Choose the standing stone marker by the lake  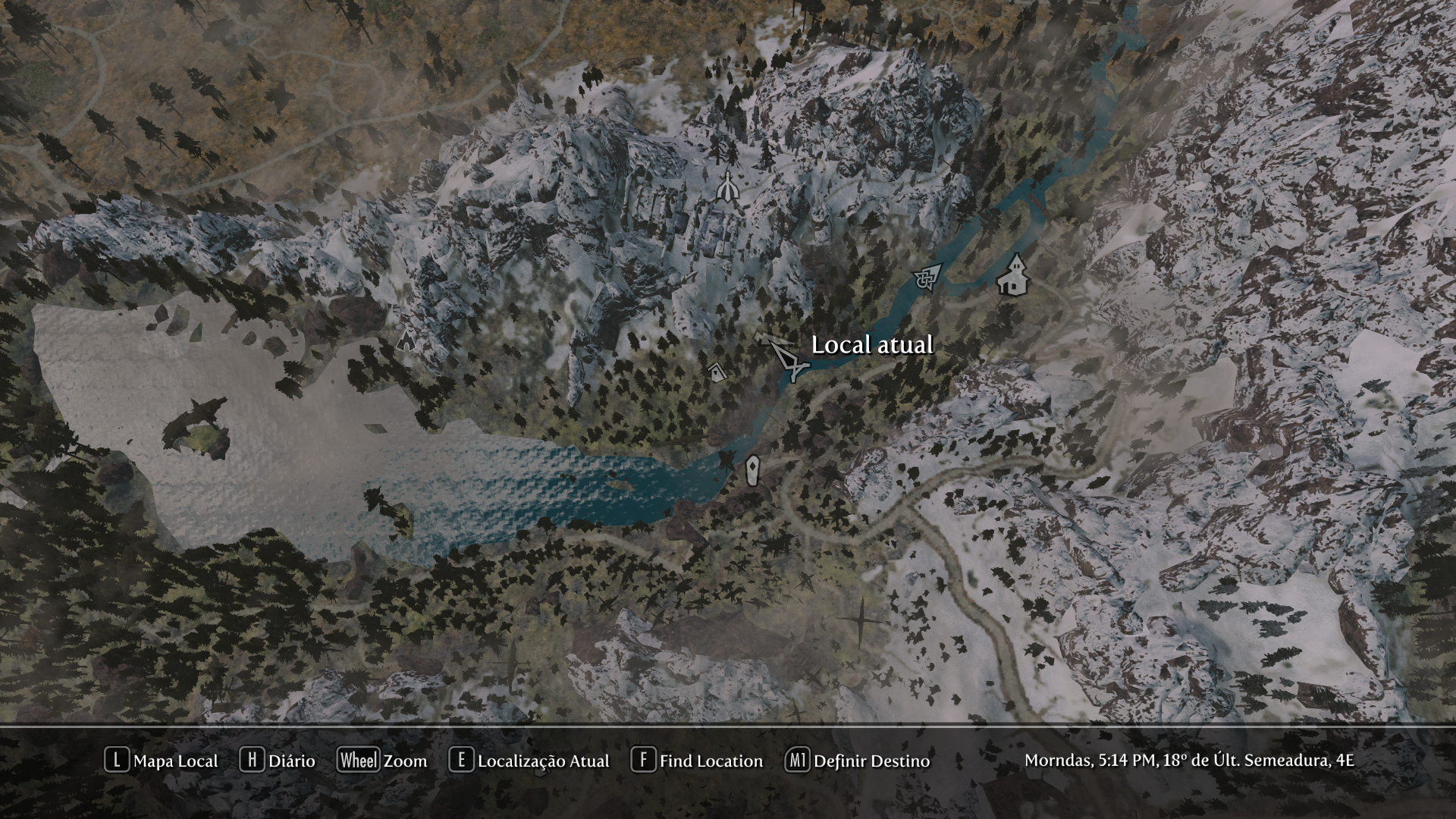752,470
